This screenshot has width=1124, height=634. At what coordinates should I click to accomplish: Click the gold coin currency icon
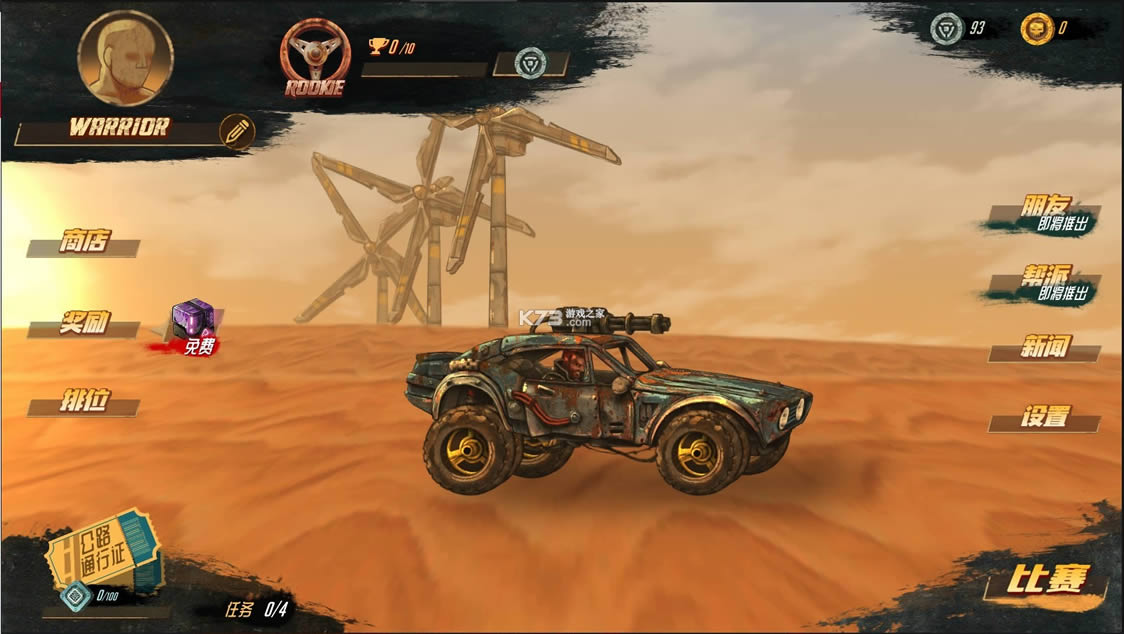tap(1037, 28)
